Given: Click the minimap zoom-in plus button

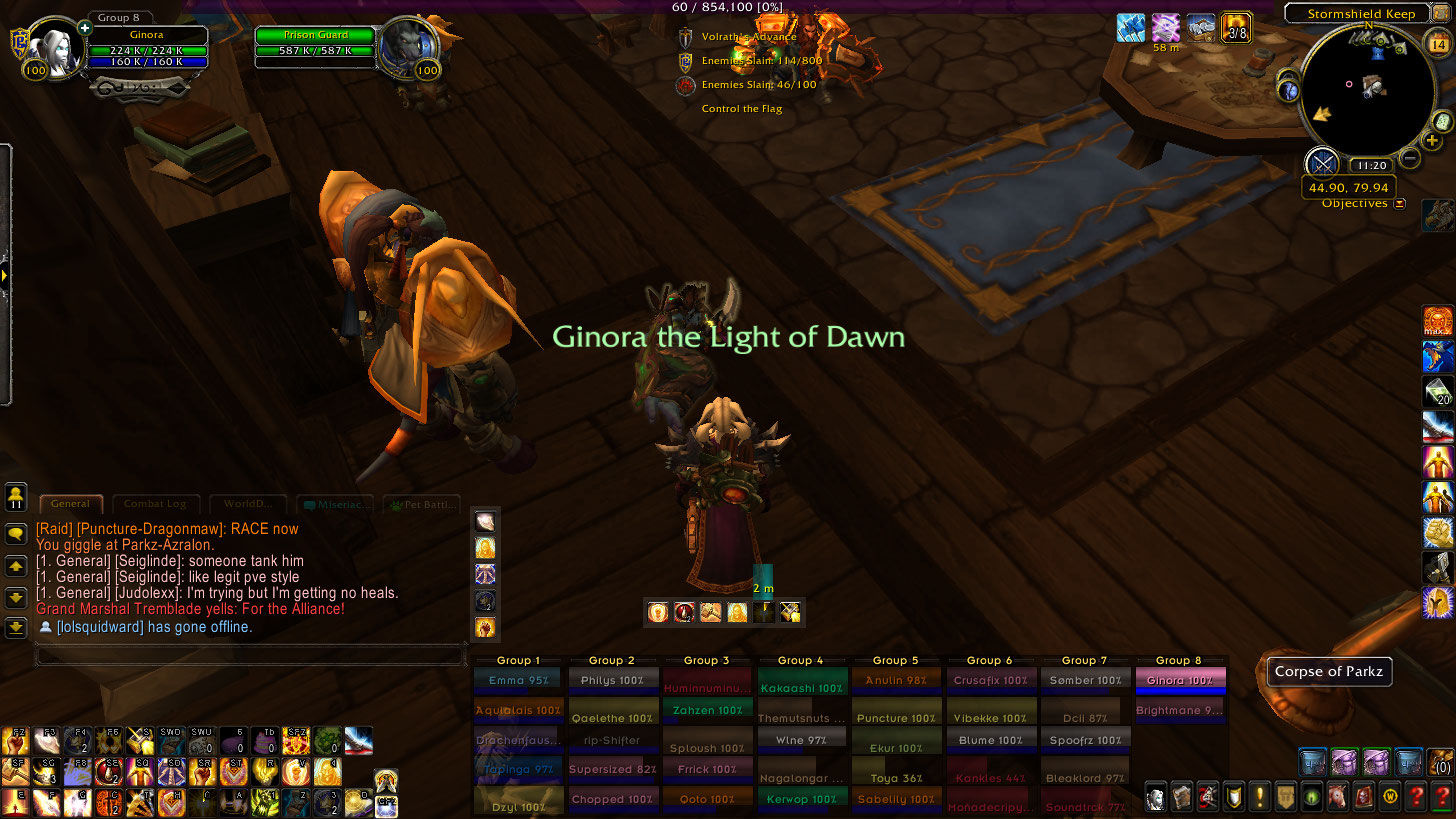Looking at the screenshot, I should (1432, 141).
